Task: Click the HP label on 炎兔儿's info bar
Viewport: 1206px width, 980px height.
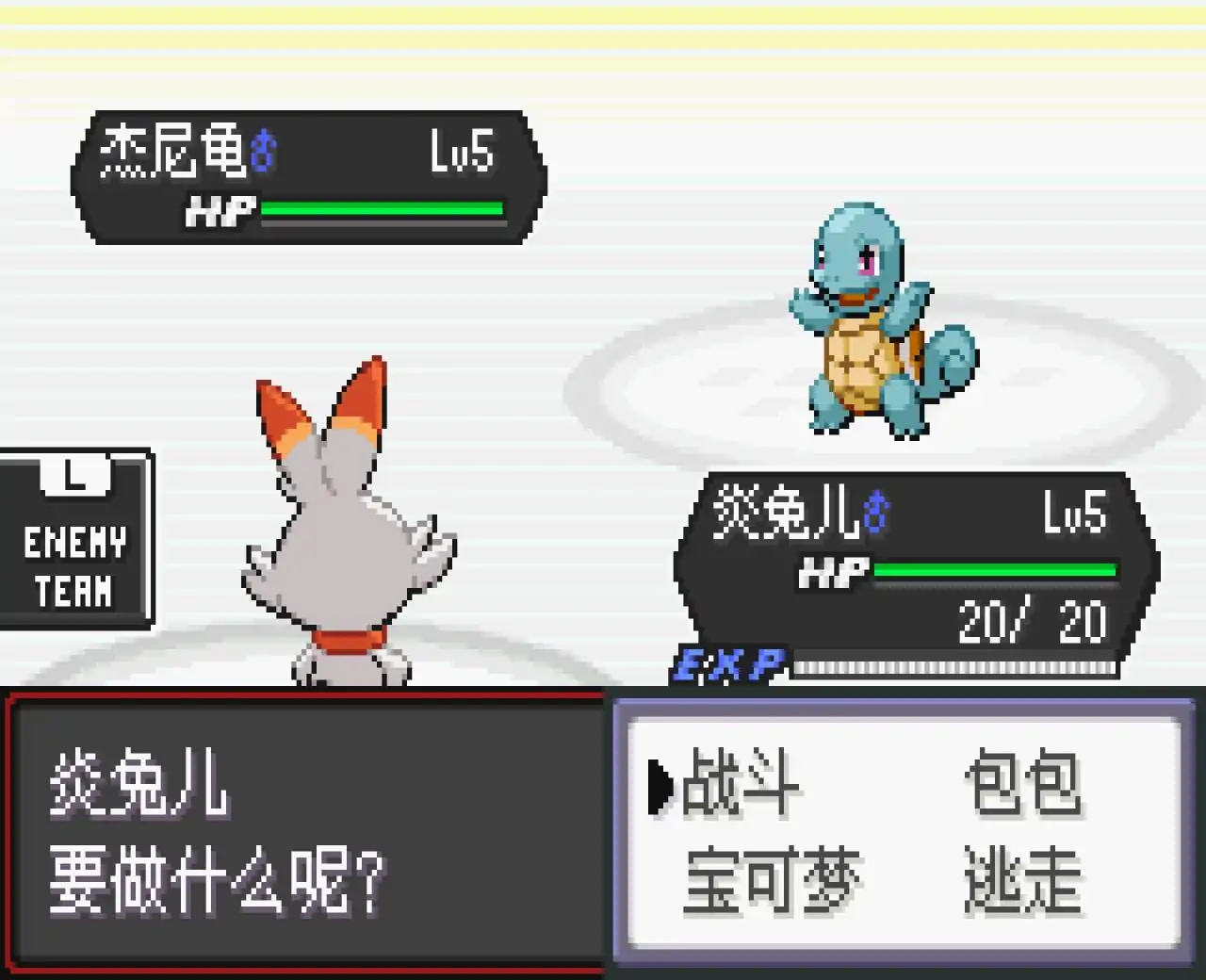Action: [833, 570]
